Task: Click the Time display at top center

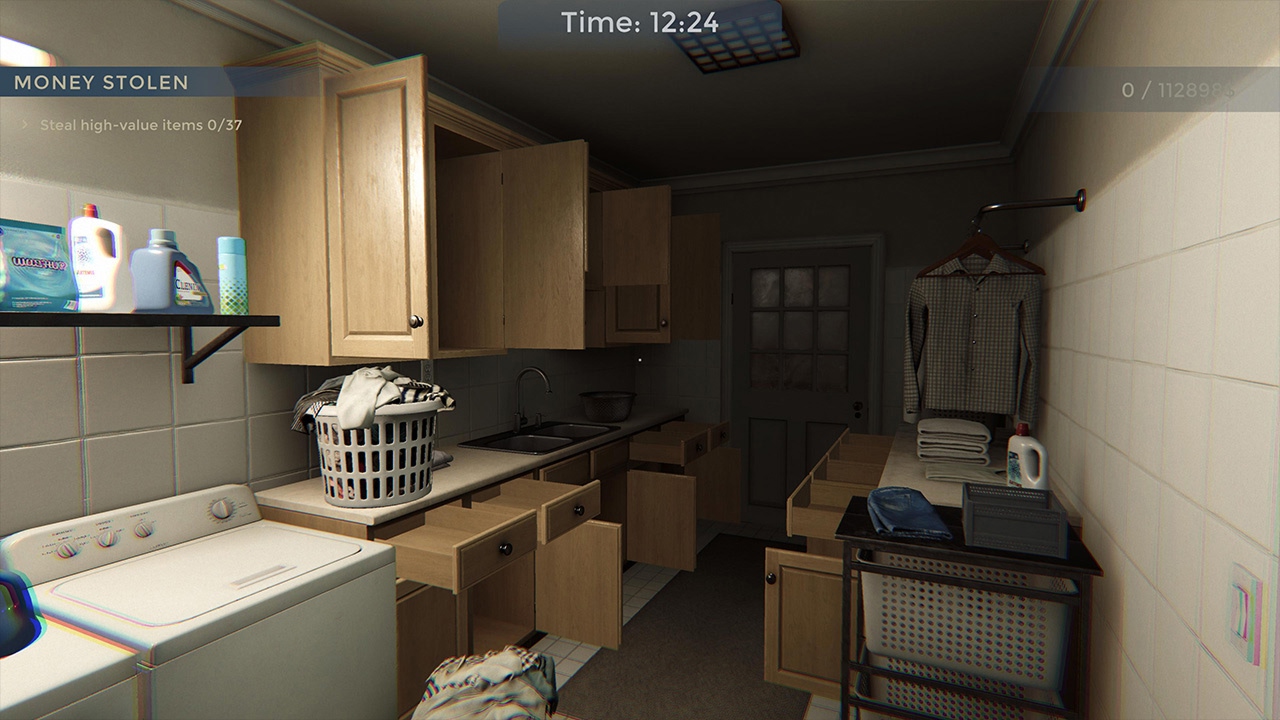Action: [638, 22]
